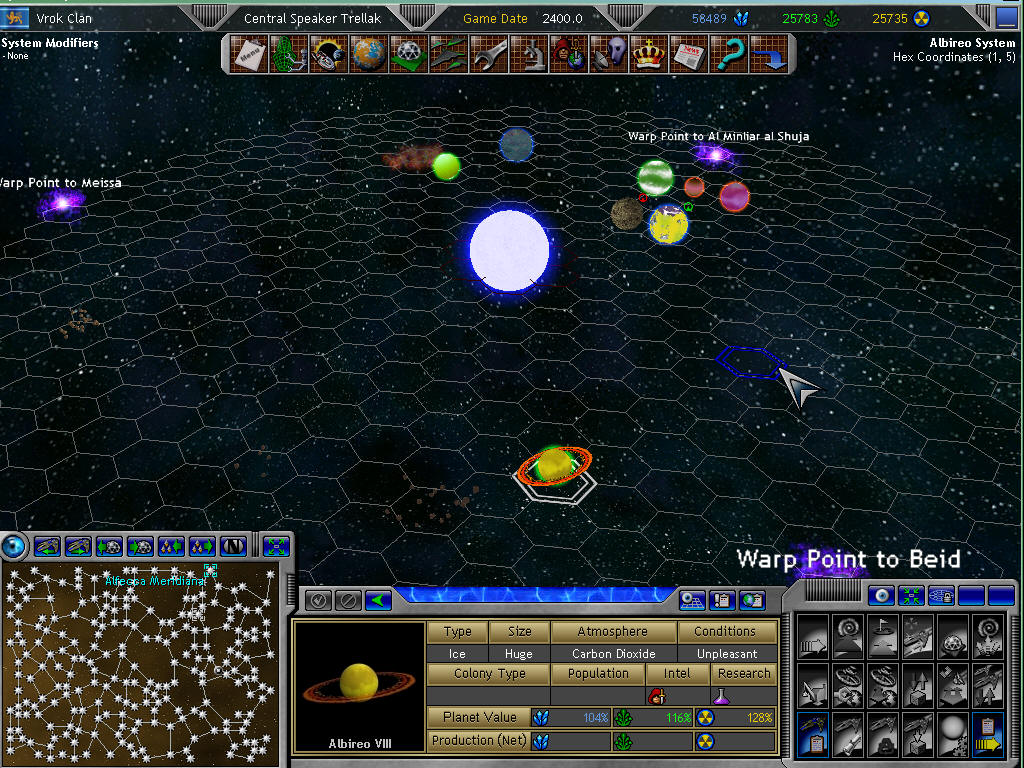Open the Menu clipboard button
This screenshot has height=768, width=1024.
click(x=247, y=53)
